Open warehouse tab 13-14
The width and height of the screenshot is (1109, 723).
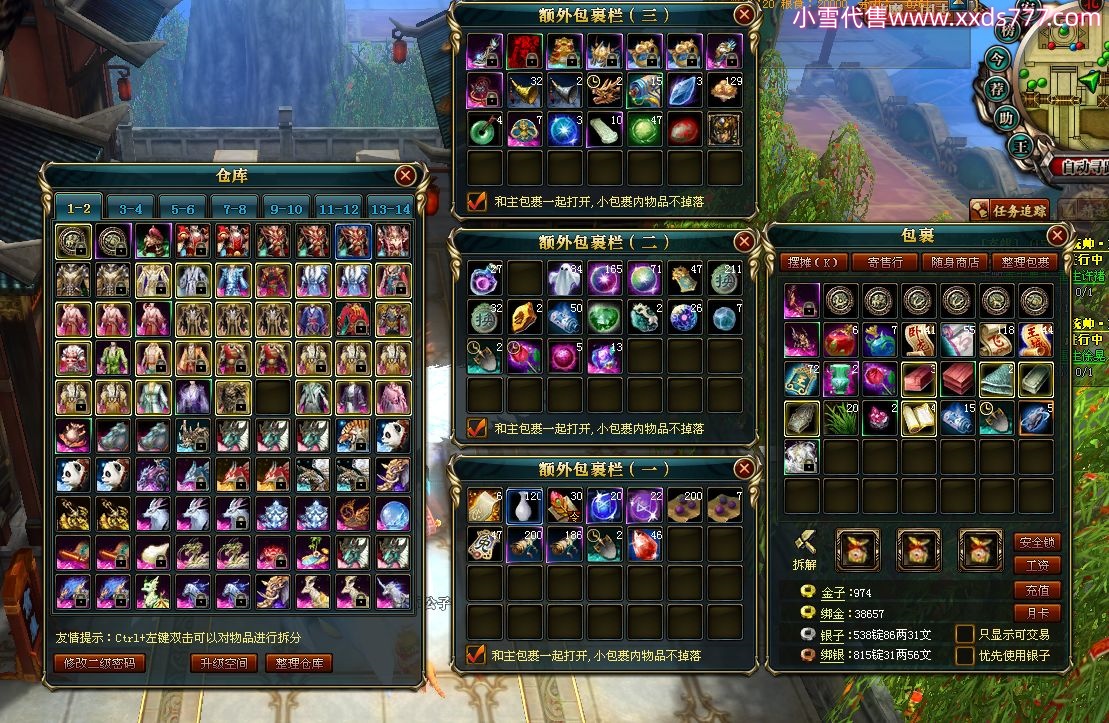click(390, 208)
